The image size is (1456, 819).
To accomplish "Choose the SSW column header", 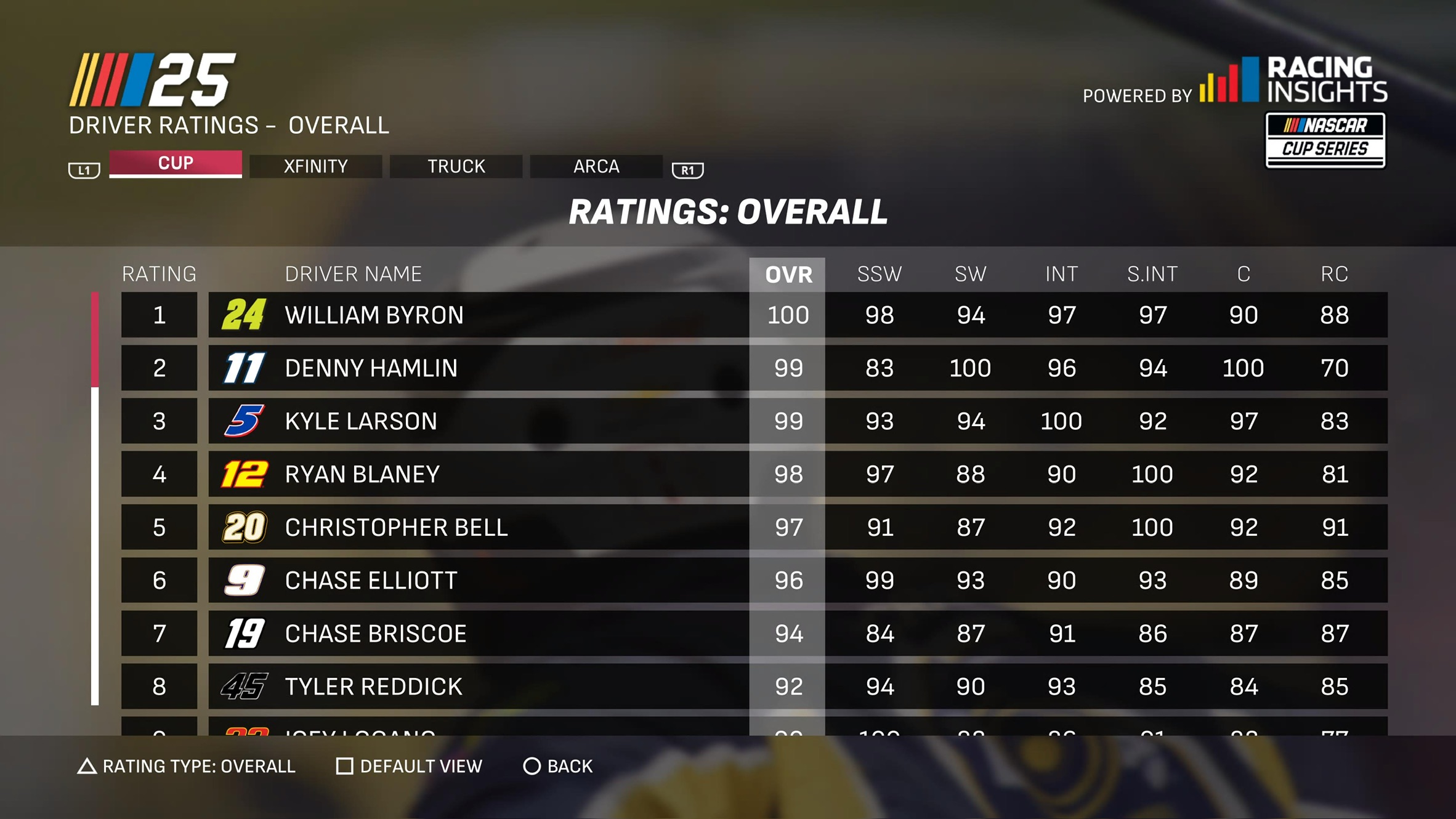I will tap(879, 274).
